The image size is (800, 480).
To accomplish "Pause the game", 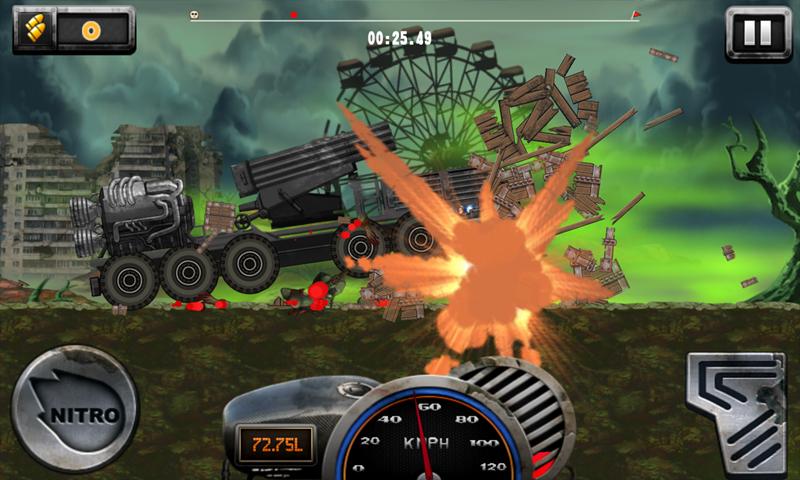I will (x=757, y=32).
